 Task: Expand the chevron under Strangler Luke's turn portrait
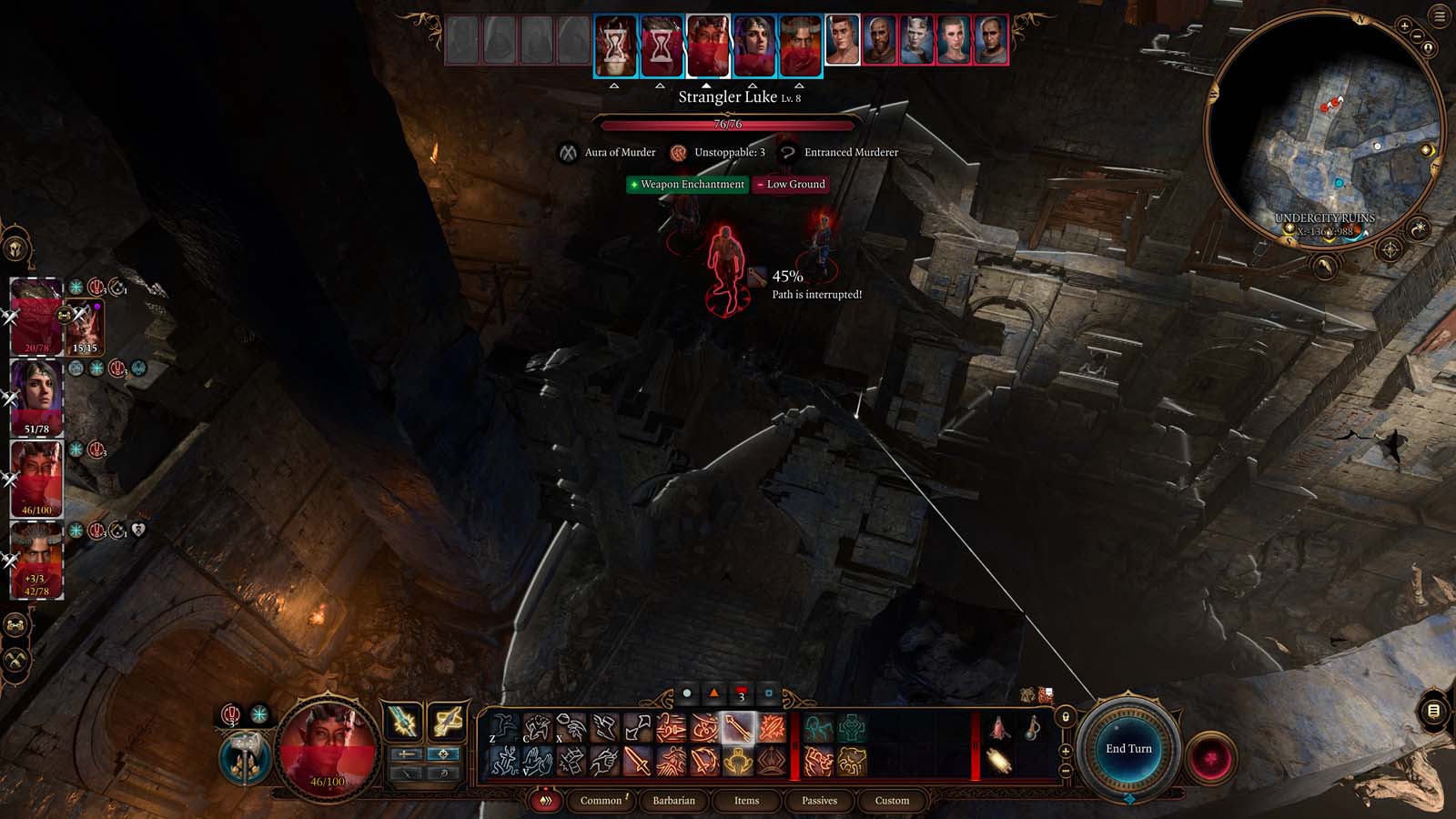point(708,83)
